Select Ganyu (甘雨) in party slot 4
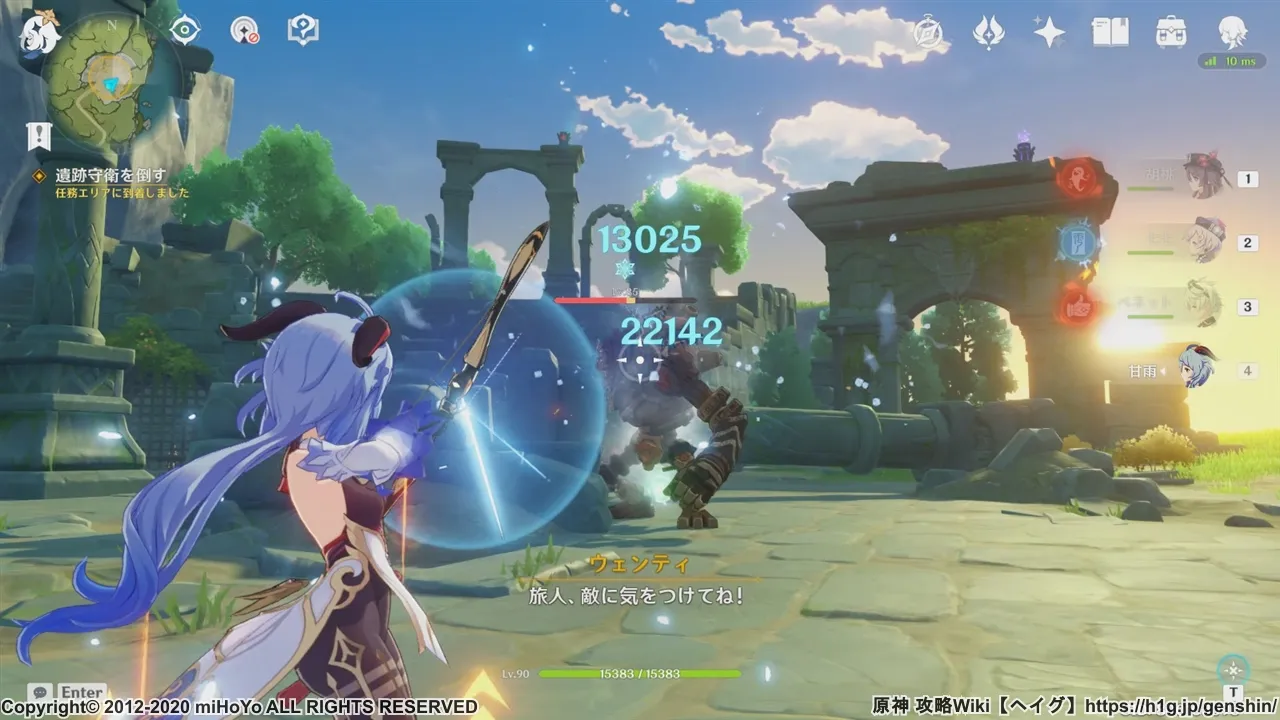The image size is (1280, 720). click(1195, 370)
